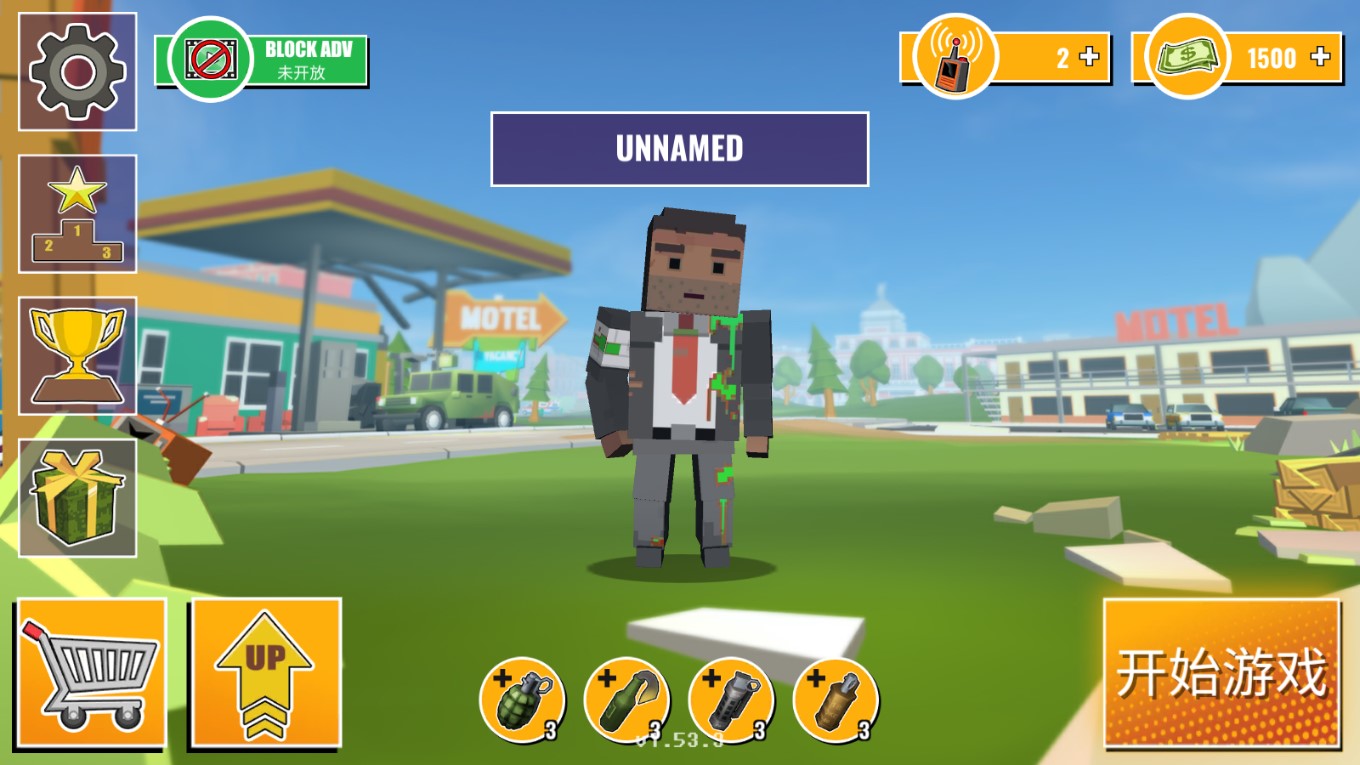Viewport: 1360px width, 765px height.
Task: Edit the UNNAMED player name box
Action: (x=679, y=149)
